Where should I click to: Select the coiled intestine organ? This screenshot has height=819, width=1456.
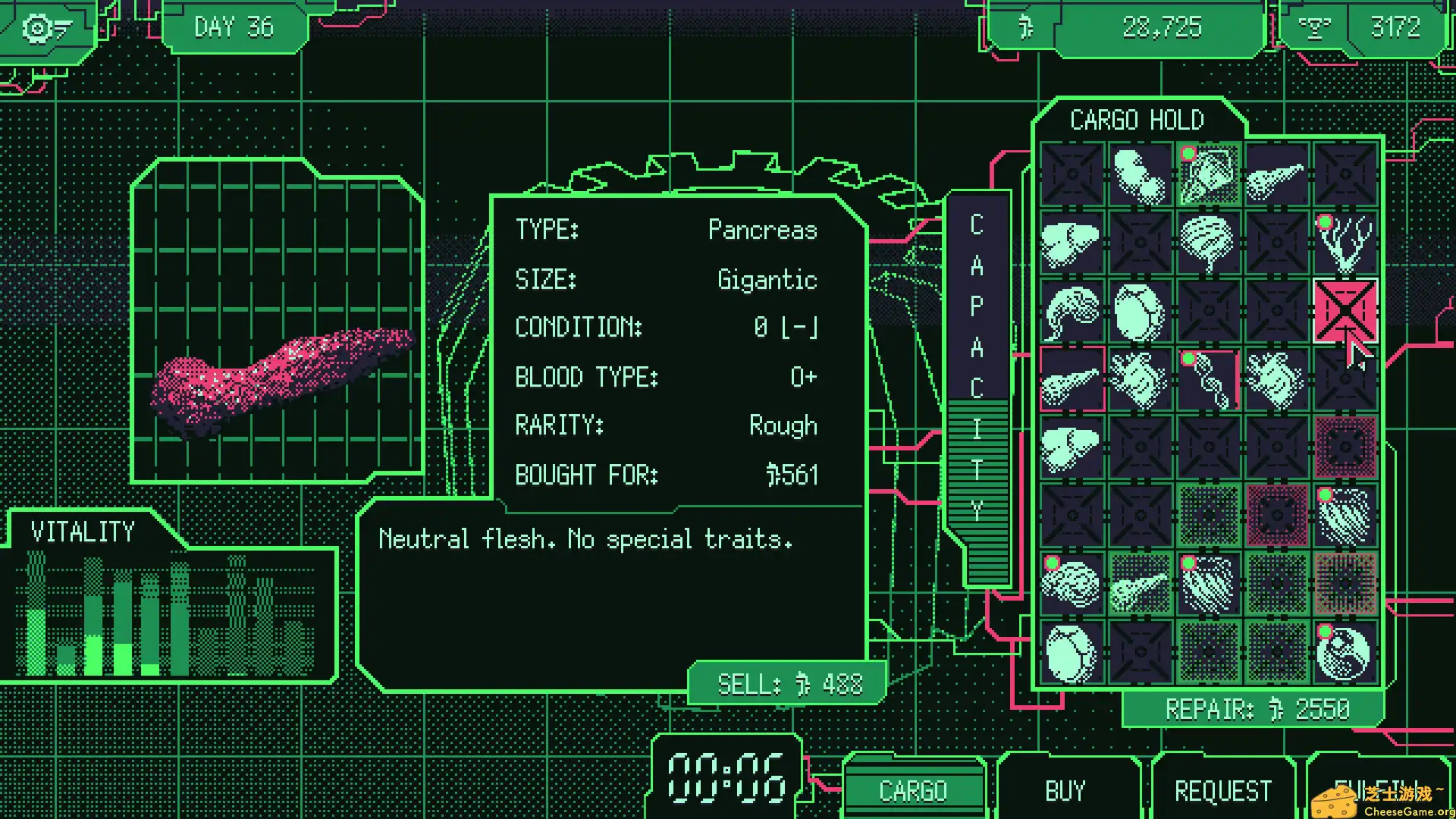click(x=1072, y=311)
